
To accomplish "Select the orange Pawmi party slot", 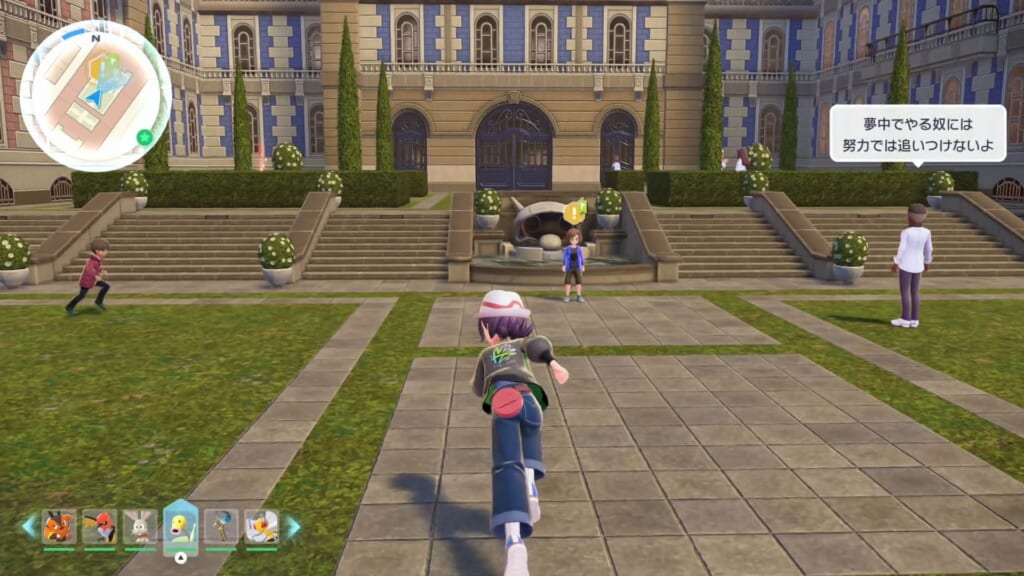I will 59,526.
